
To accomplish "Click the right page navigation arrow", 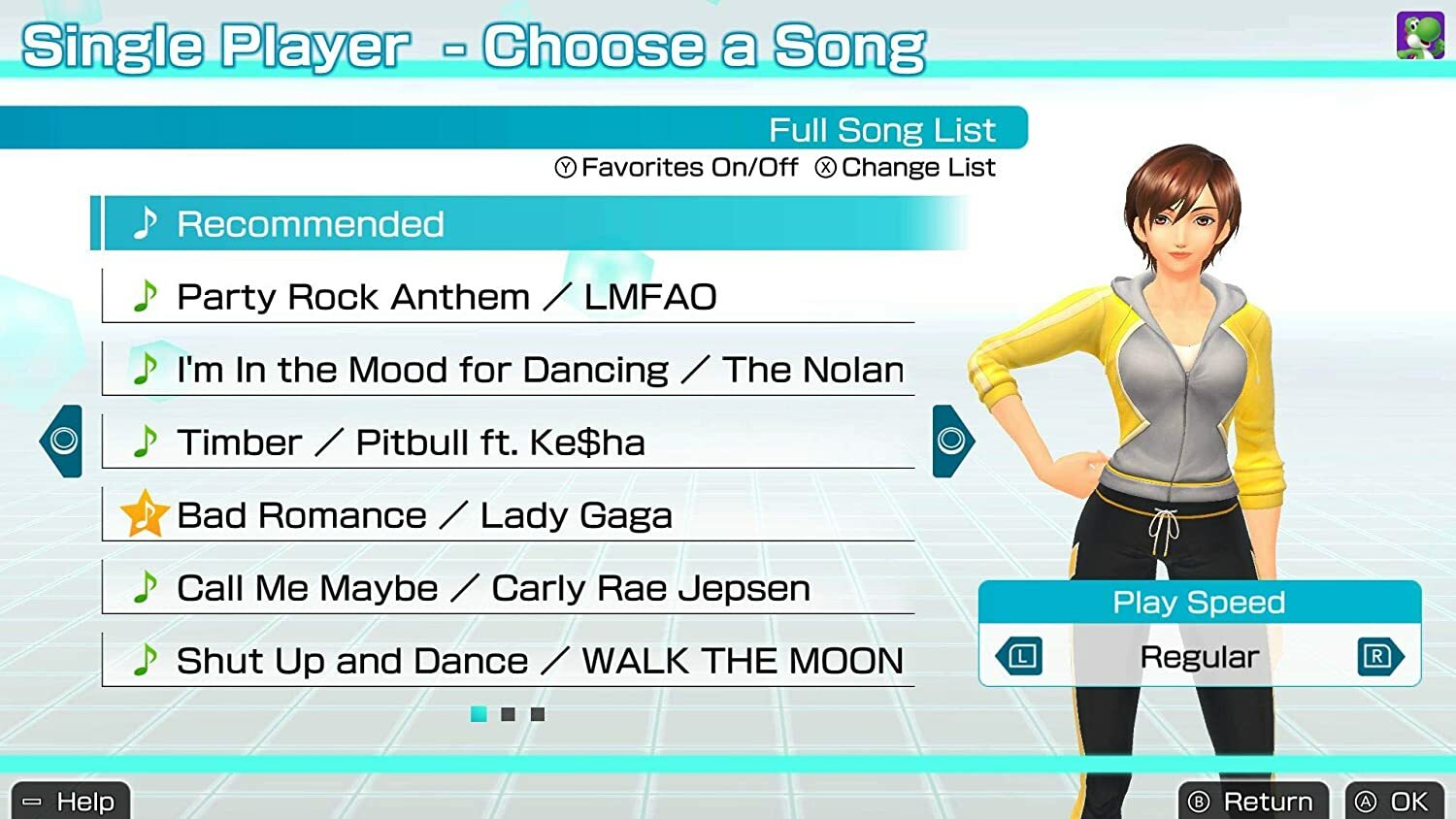I will (x=949, y=440).
